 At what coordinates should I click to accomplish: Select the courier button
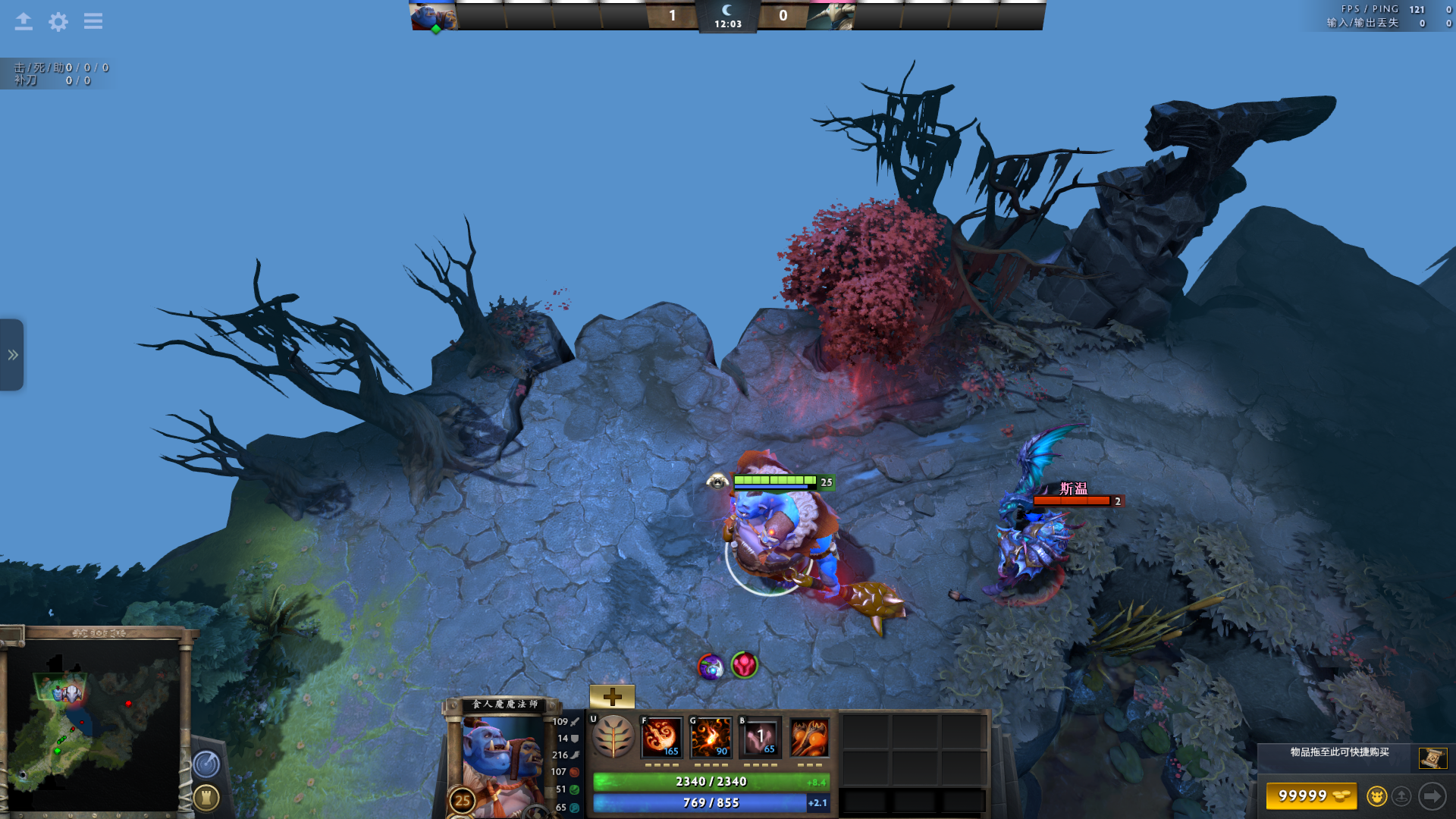[x=1376, y=796]
